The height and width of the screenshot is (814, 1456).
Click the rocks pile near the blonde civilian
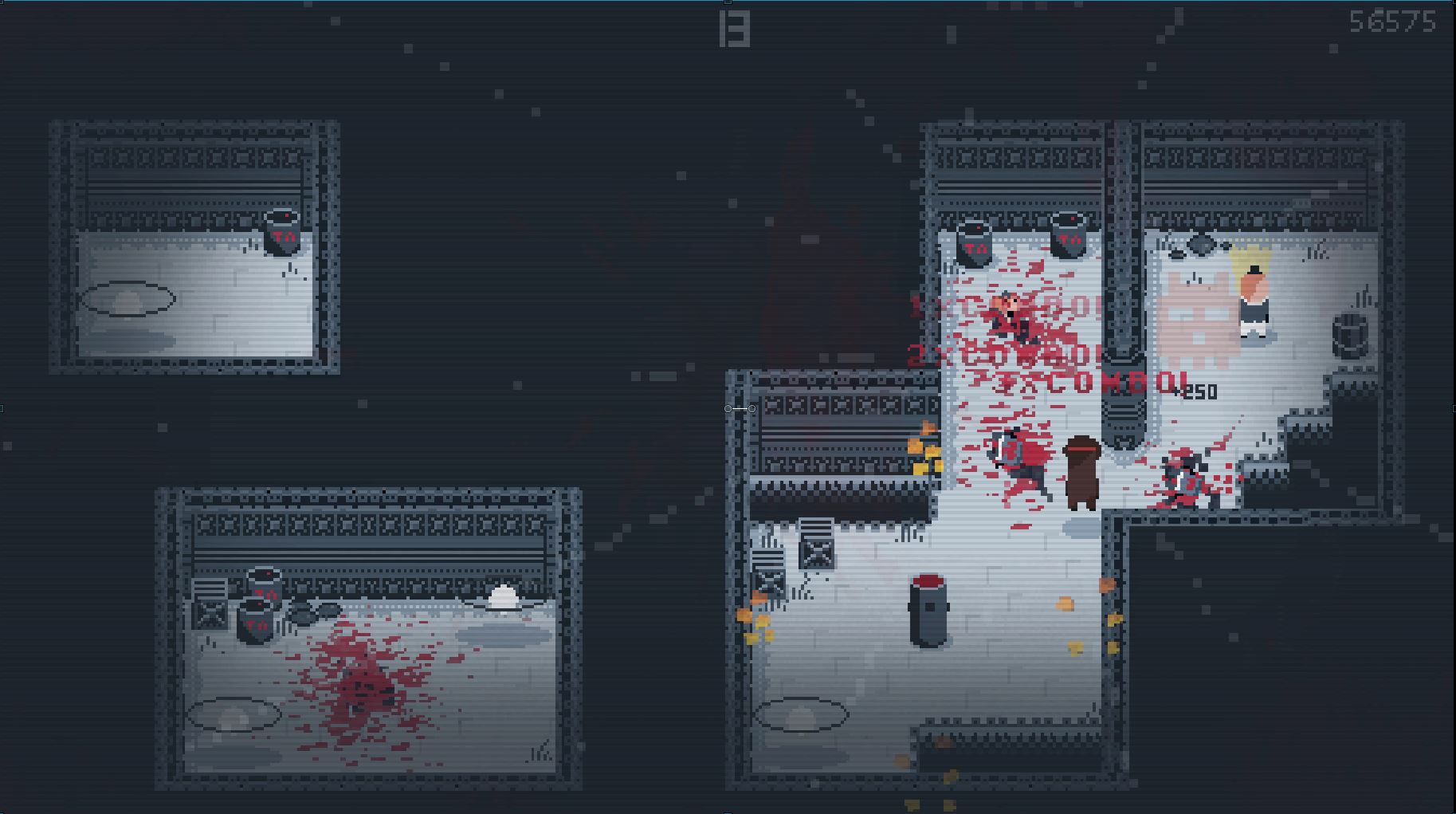[x=1200, y=243]
